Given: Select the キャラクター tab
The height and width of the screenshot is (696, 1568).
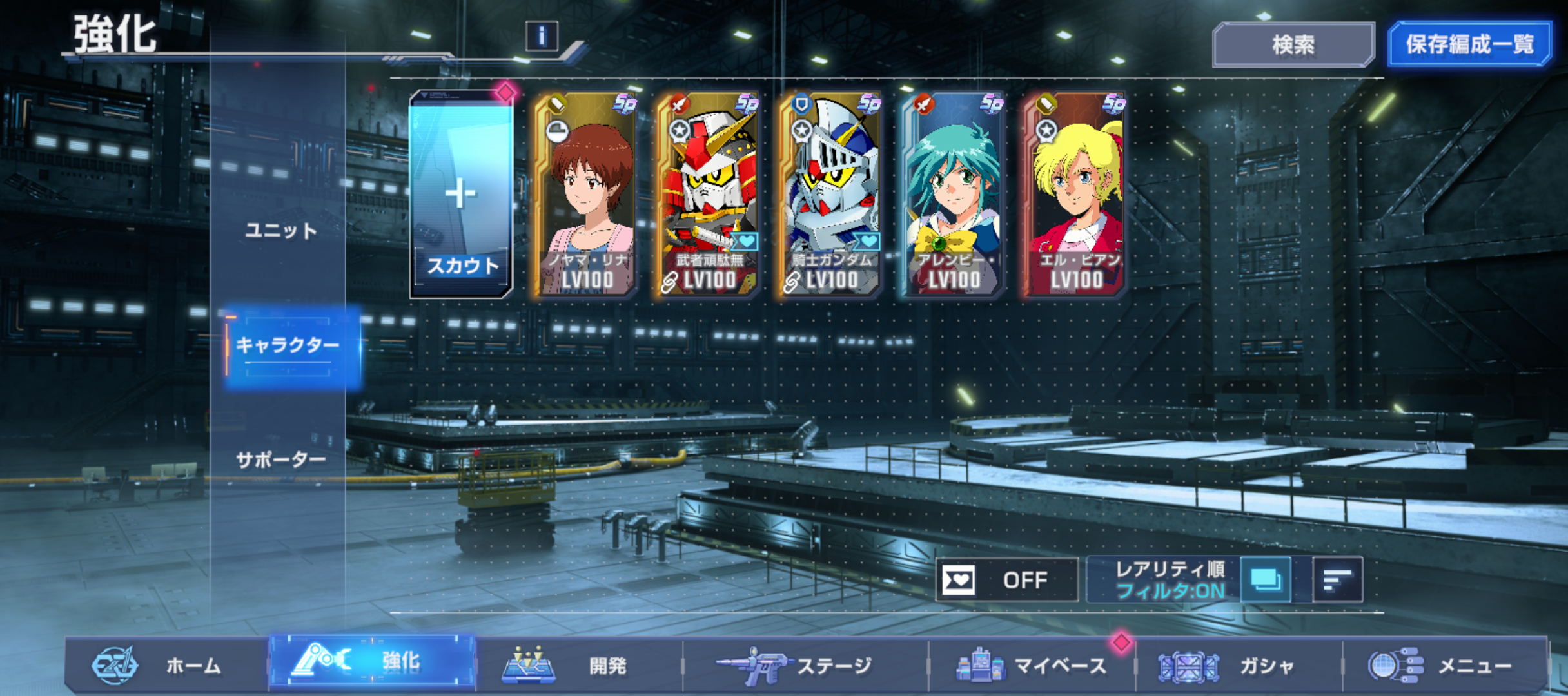Looking at the screenshot, I should (288, 346).
